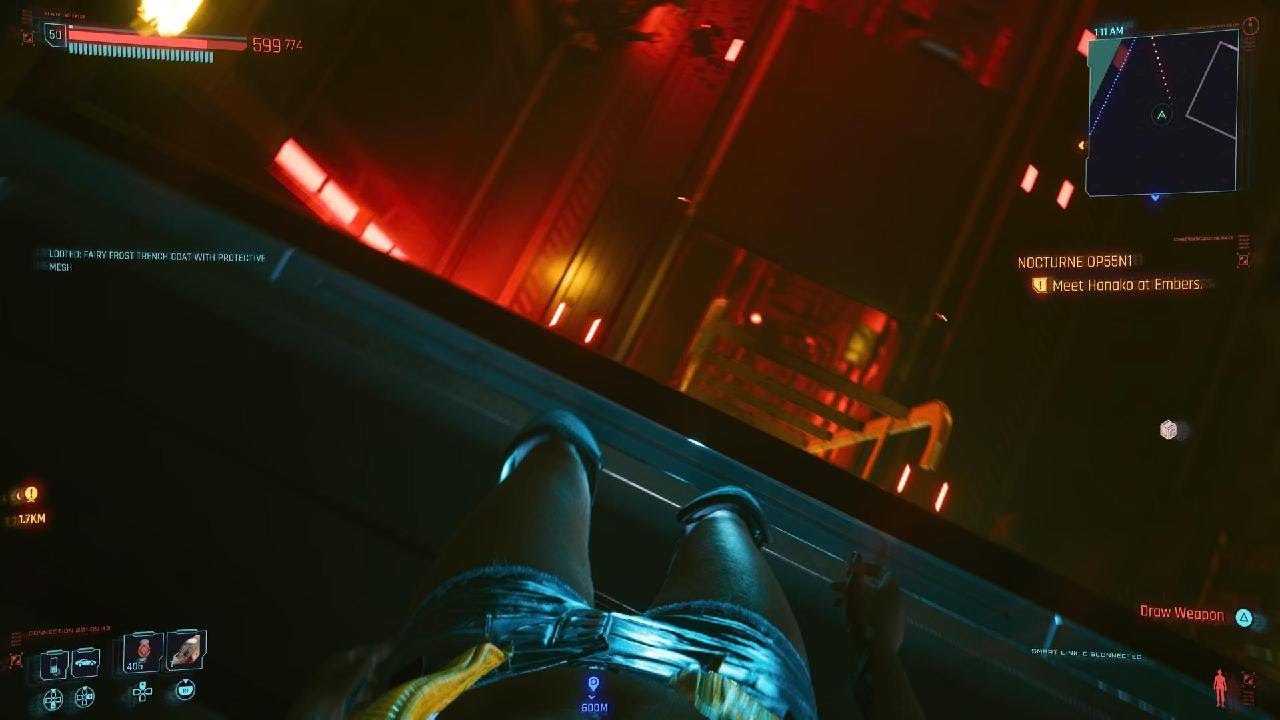Open the circle-button wheel under the inhaler slot
The image size is (1280, 720).
click(x=186, y=689)
